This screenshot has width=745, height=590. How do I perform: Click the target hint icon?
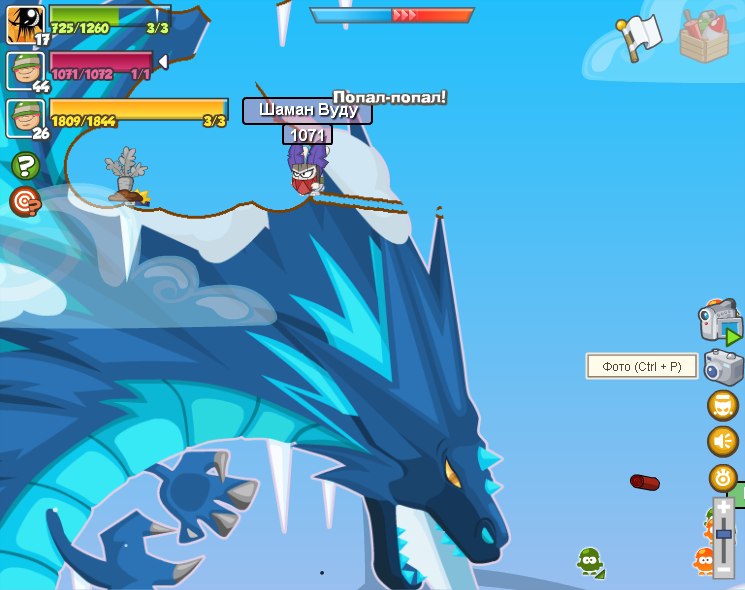click(25, 201)
